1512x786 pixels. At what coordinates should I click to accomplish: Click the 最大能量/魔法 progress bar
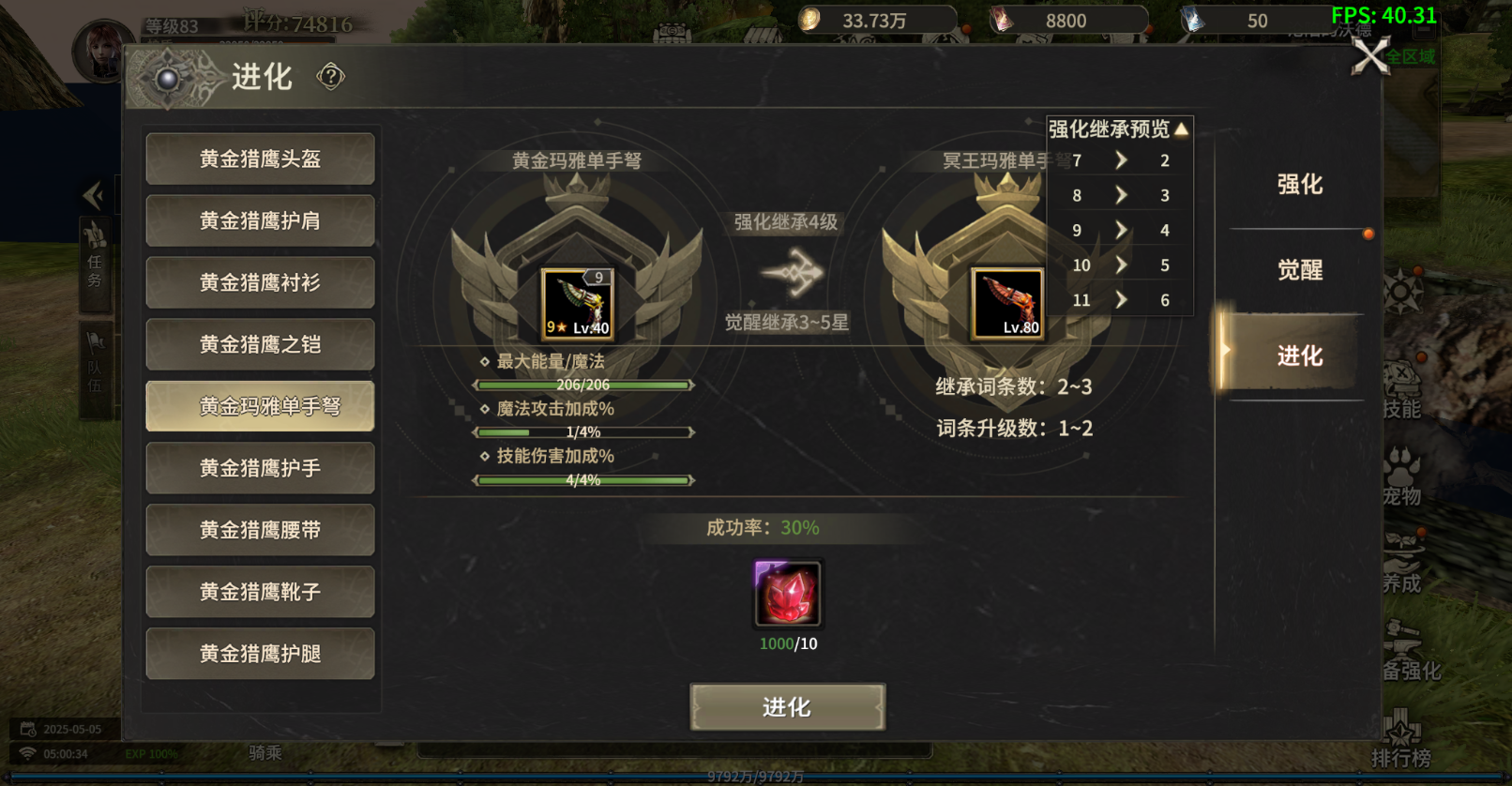pos(583,385)
